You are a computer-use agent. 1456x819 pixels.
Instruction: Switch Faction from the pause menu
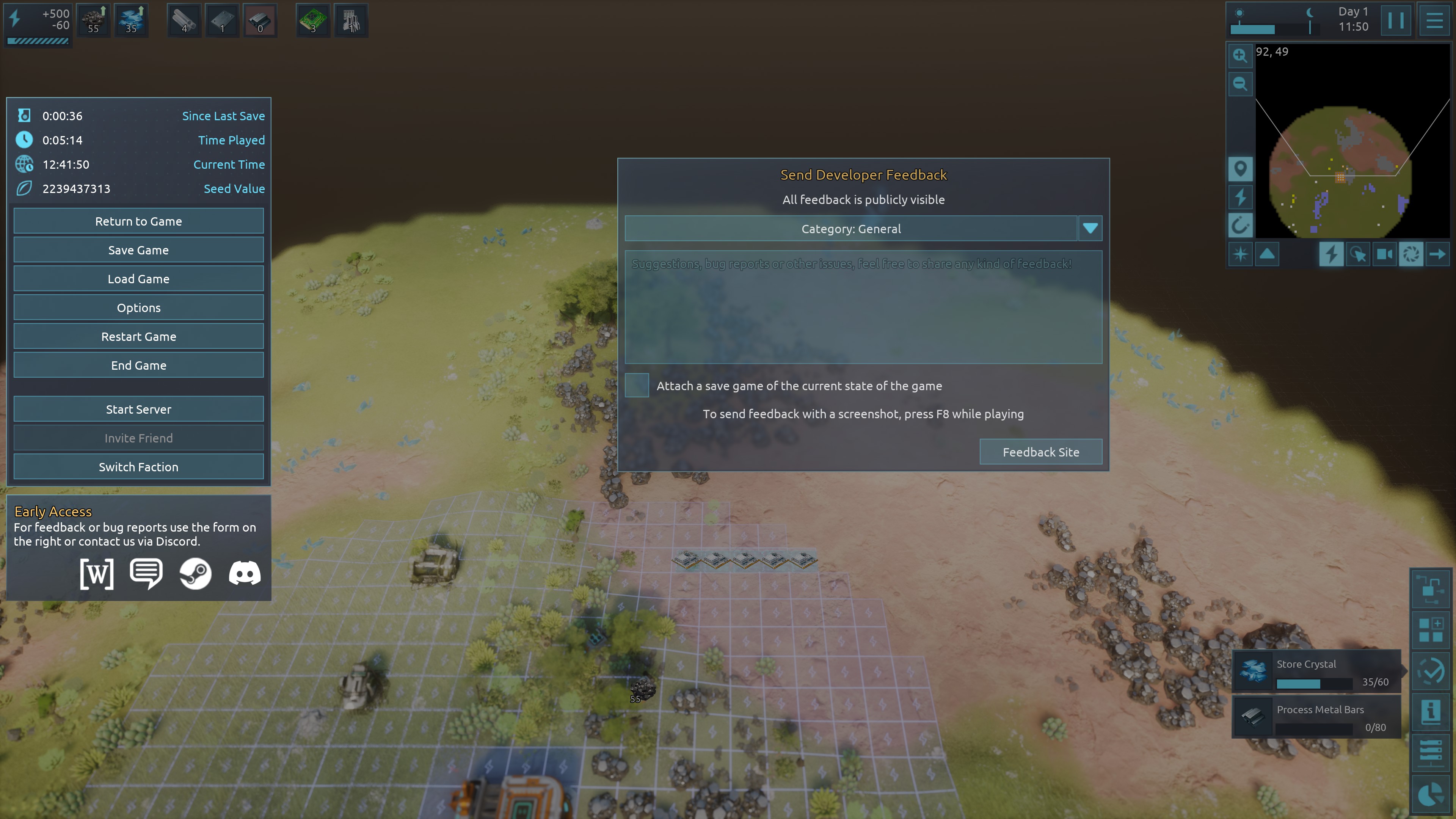point(138,467)
